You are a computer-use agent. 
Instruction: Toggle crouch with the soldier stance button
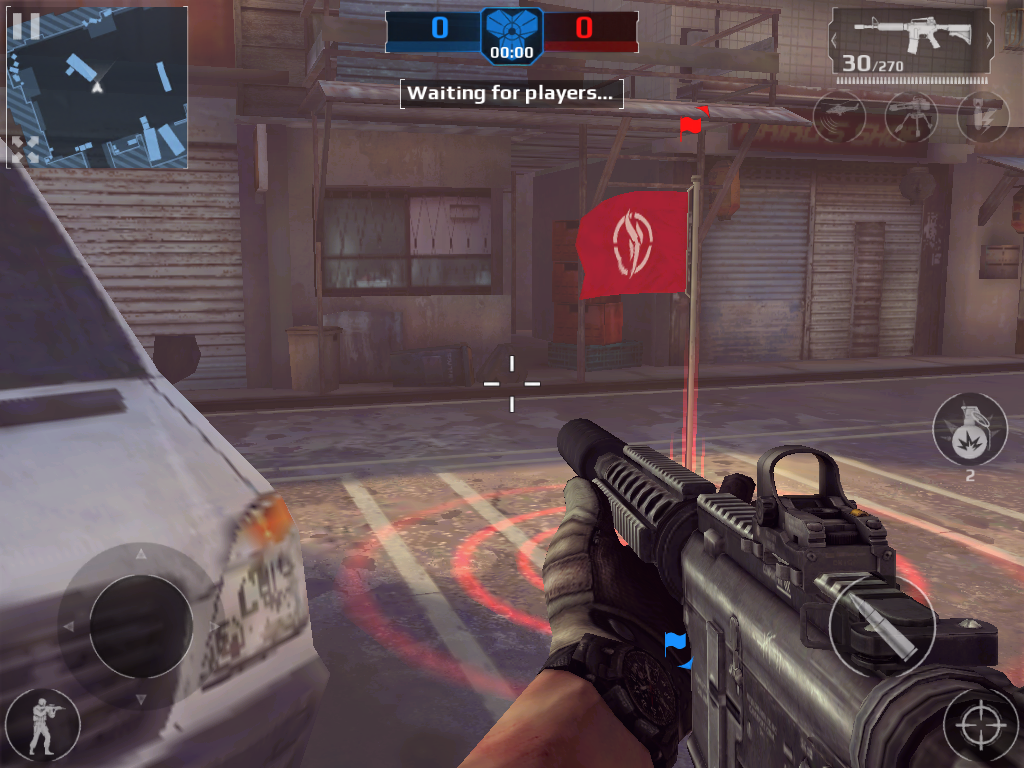point(42,724)
